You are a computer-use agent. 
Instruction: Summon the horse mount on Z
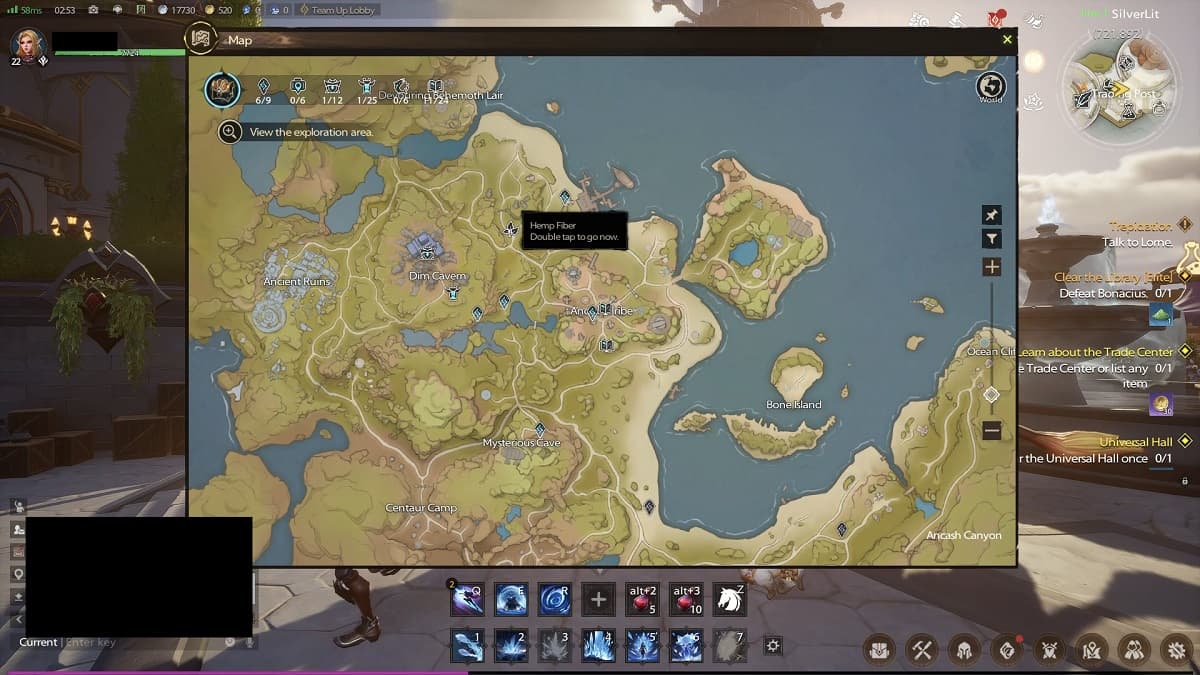[729, 599]
